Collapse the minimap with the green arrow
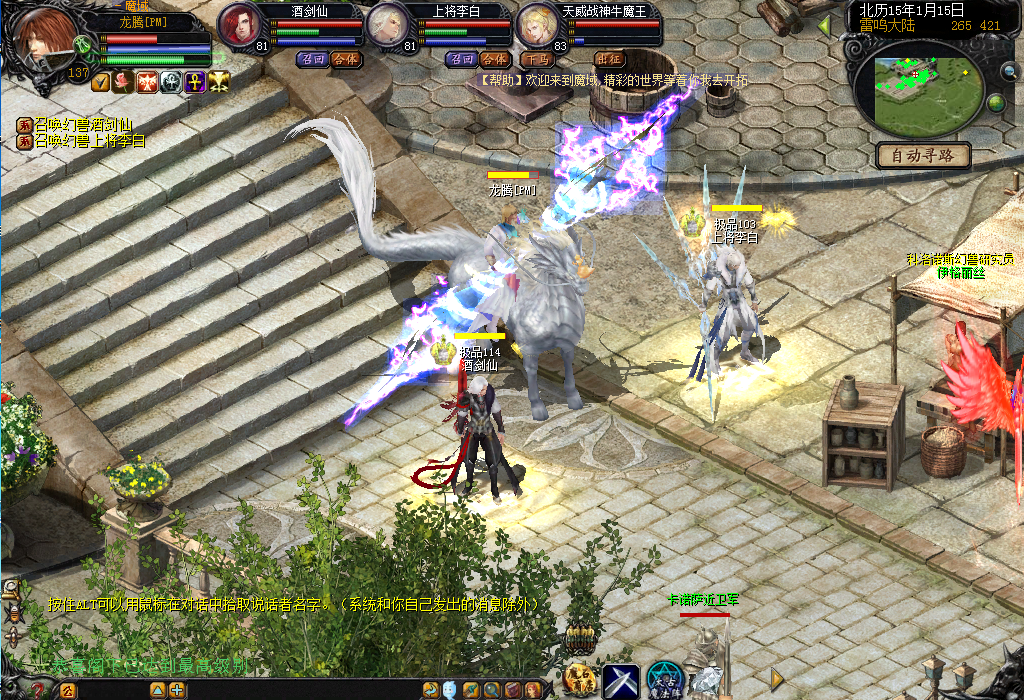1024x700 pixels. [x=825, y=25]
